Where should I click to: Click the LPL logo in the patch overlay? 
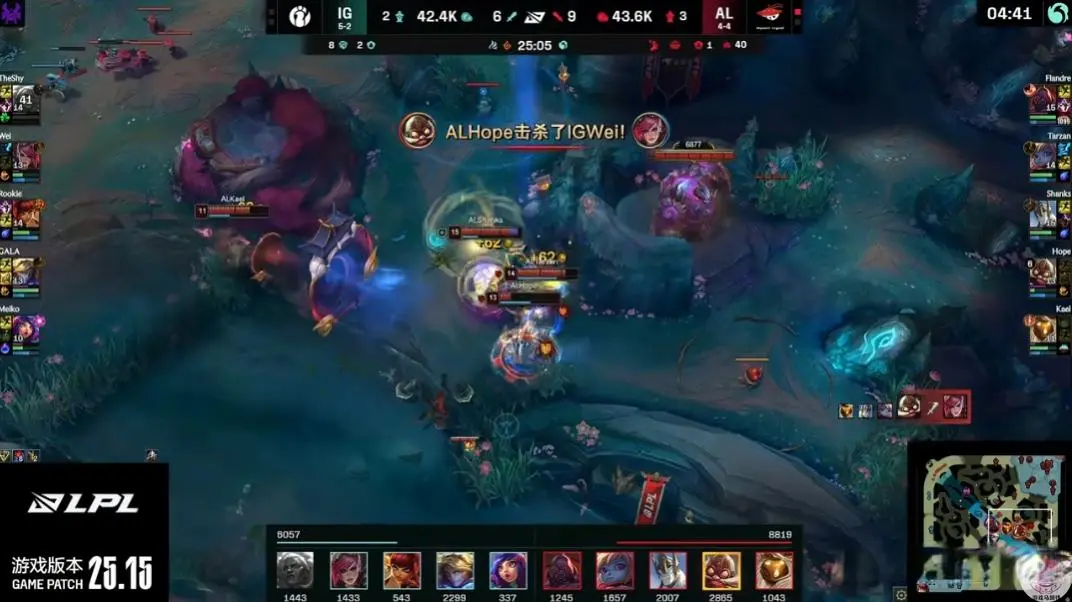pos(83,503)
